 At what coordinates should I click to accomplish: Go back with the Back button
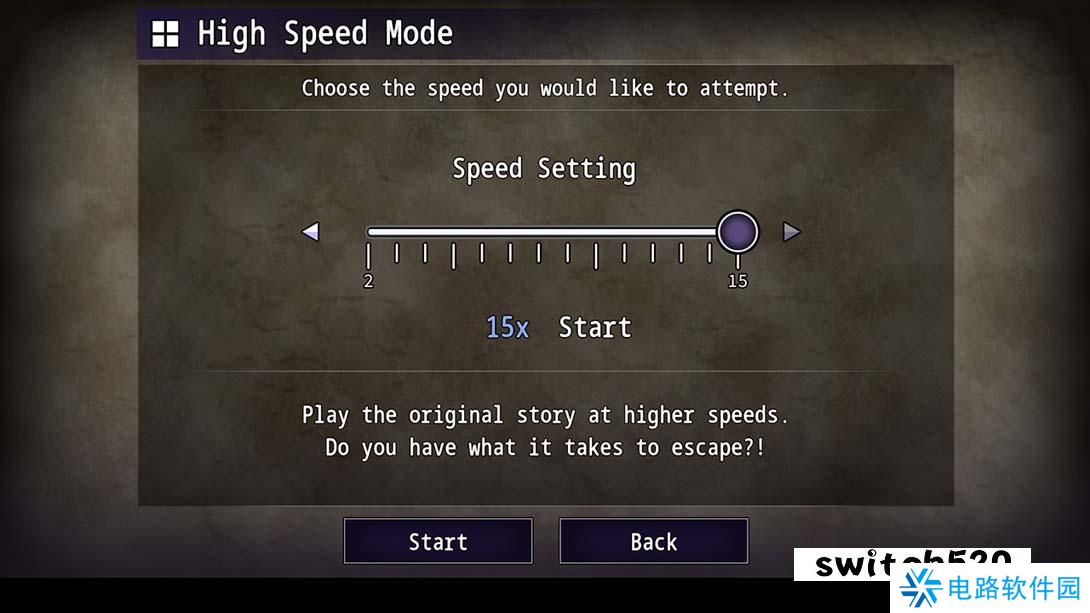(x=653, y=541)
